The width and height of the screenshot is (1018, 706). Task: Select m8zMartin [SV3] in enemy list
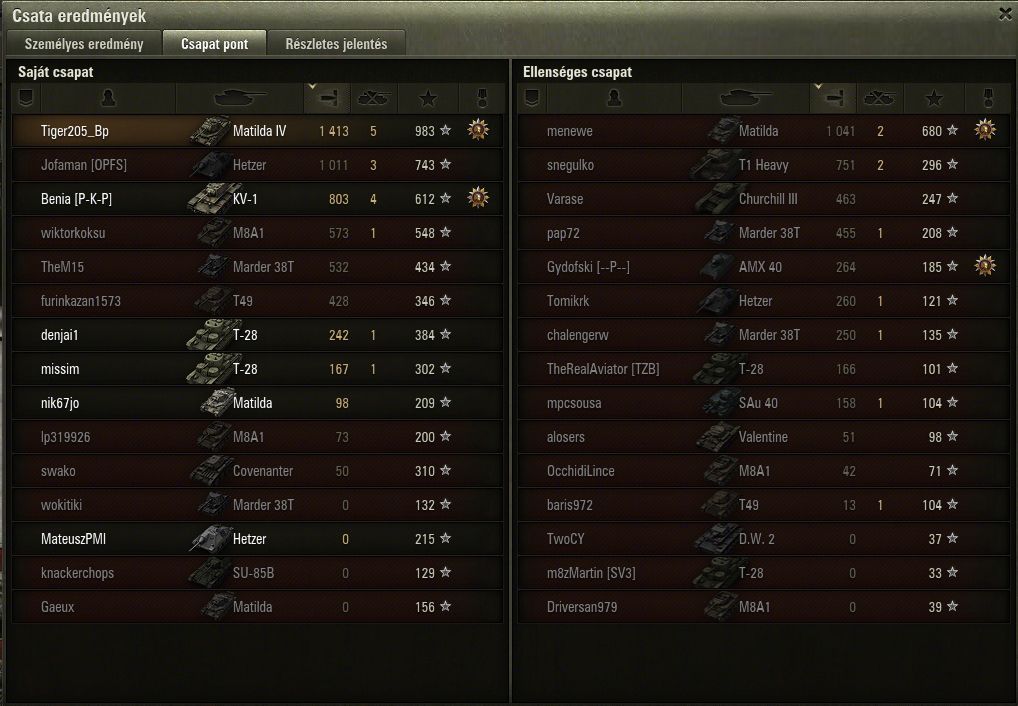(591, 573)
